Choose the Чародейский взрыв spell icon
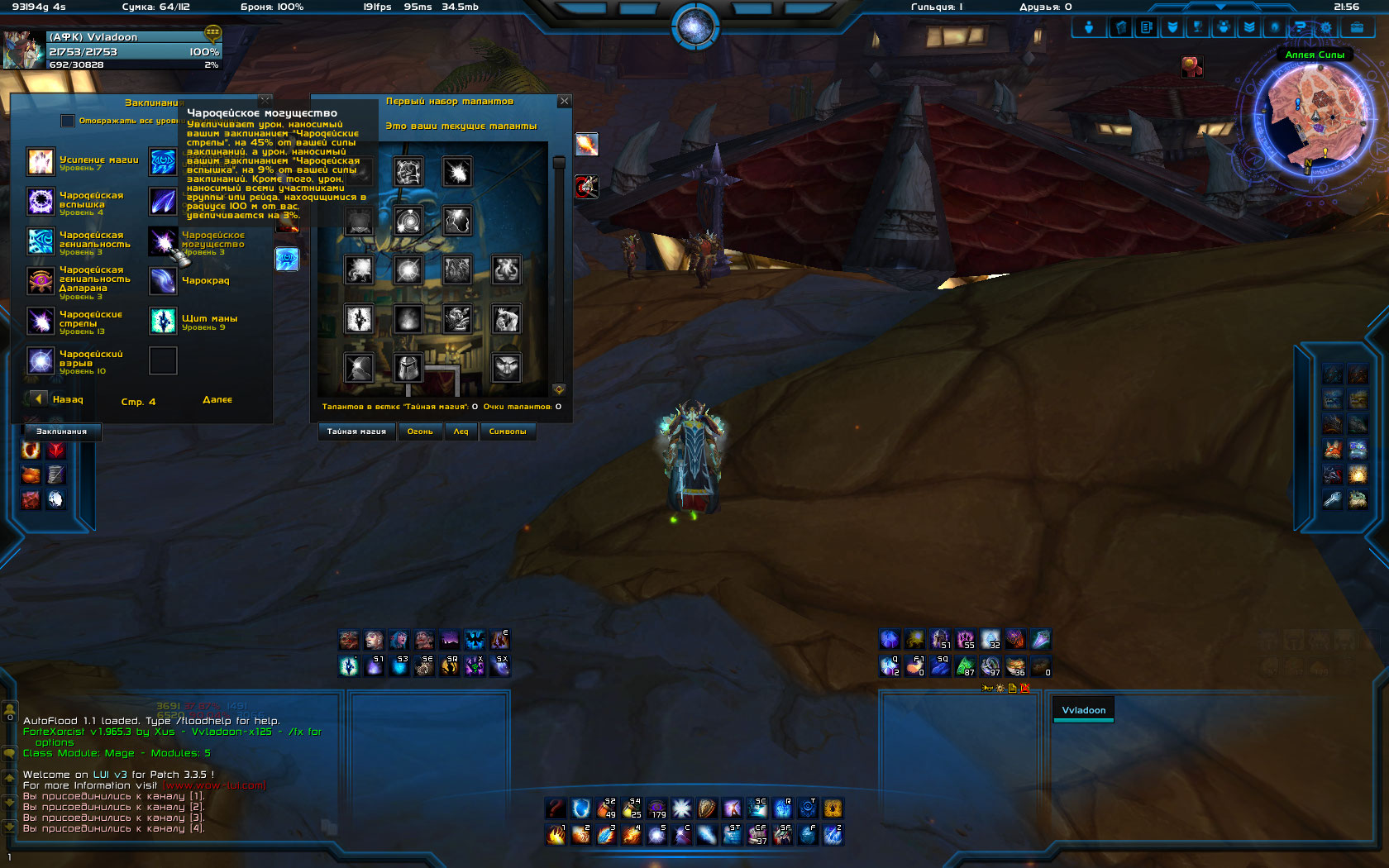This screenshot has width=1389, height=868. [41, 360]
